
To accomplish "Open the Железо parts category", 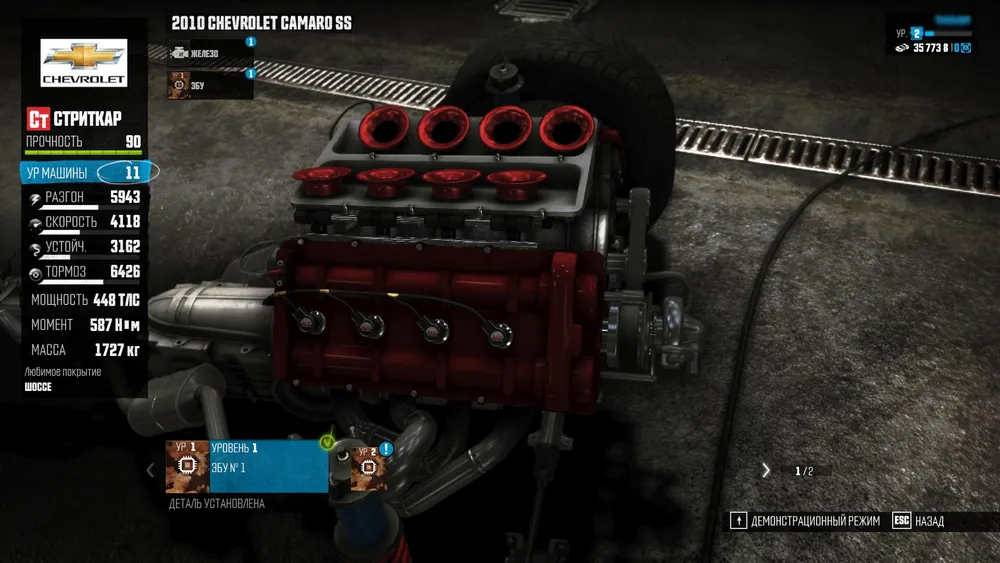I will pyautogui.click(x=208, y=52).
